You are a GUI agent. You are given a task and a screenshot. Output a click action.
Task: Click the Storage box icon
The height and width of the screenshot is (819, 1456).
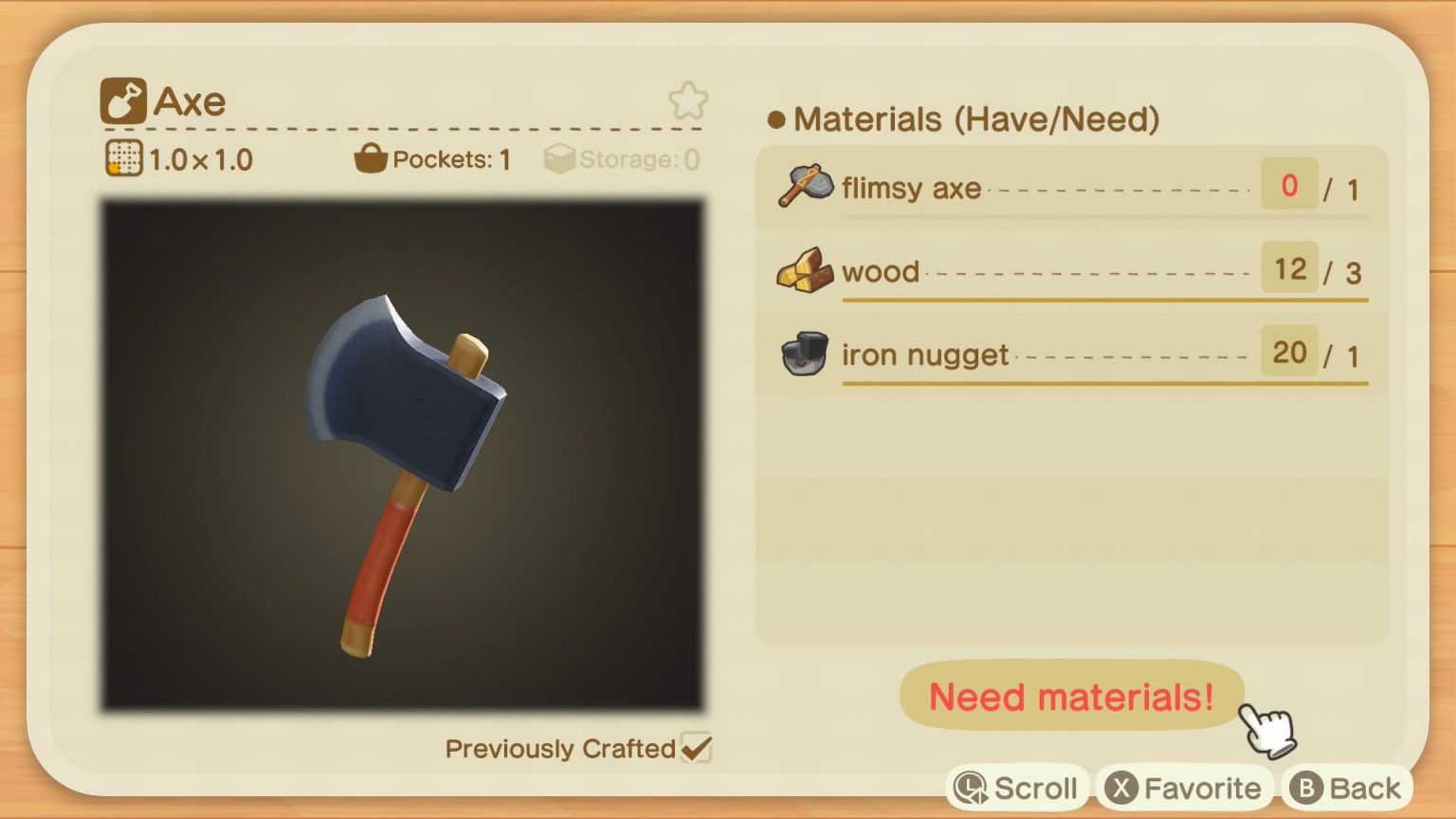coord(561,157)
